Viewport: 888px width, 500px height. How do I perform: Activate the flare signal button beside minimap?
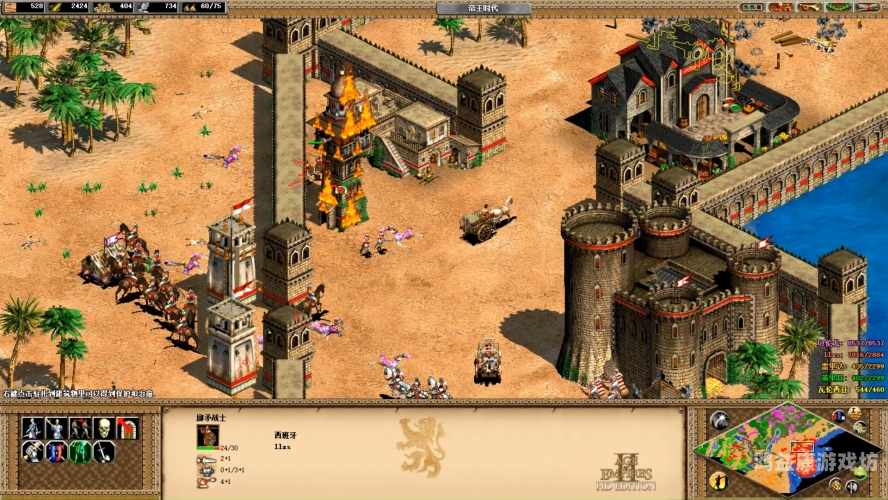[x=718, y=420]
